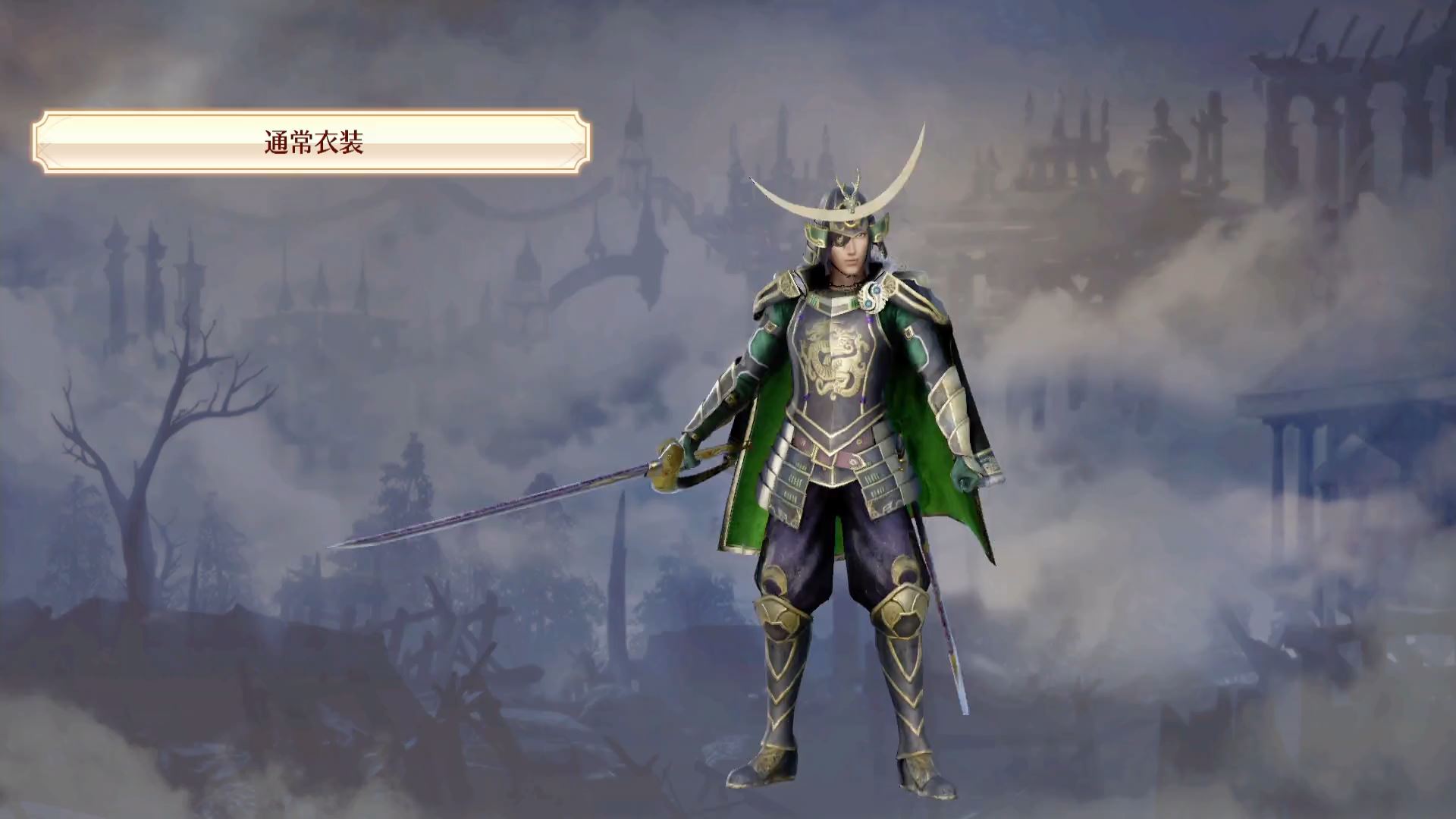Select the 通常衣装 costume banner
This screenshot has width=1456, height=819.
[312, 143]
